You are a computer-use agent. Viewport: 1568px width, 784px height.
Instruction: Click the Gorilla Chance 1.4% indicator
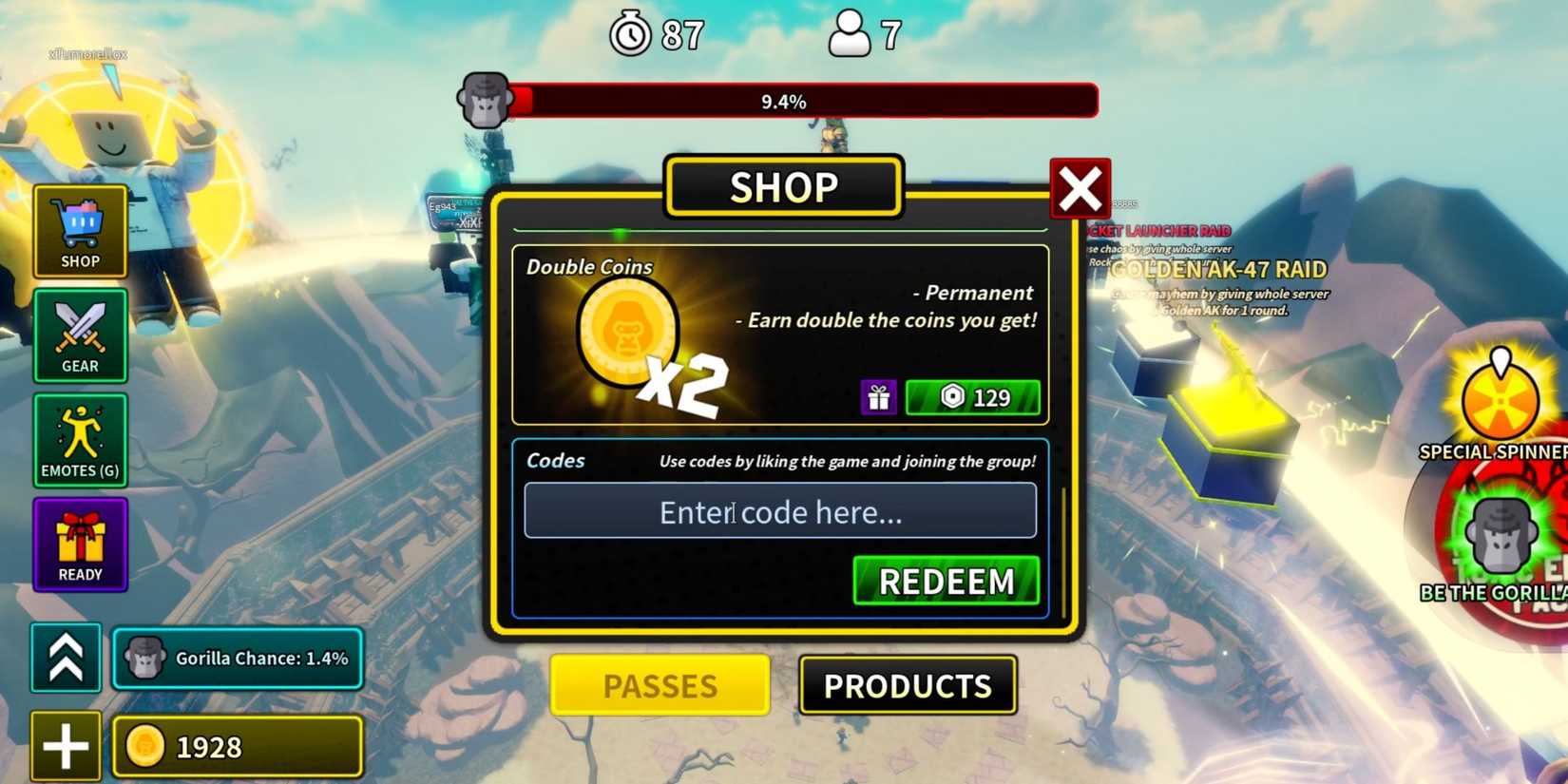click(x=236, y=658)
